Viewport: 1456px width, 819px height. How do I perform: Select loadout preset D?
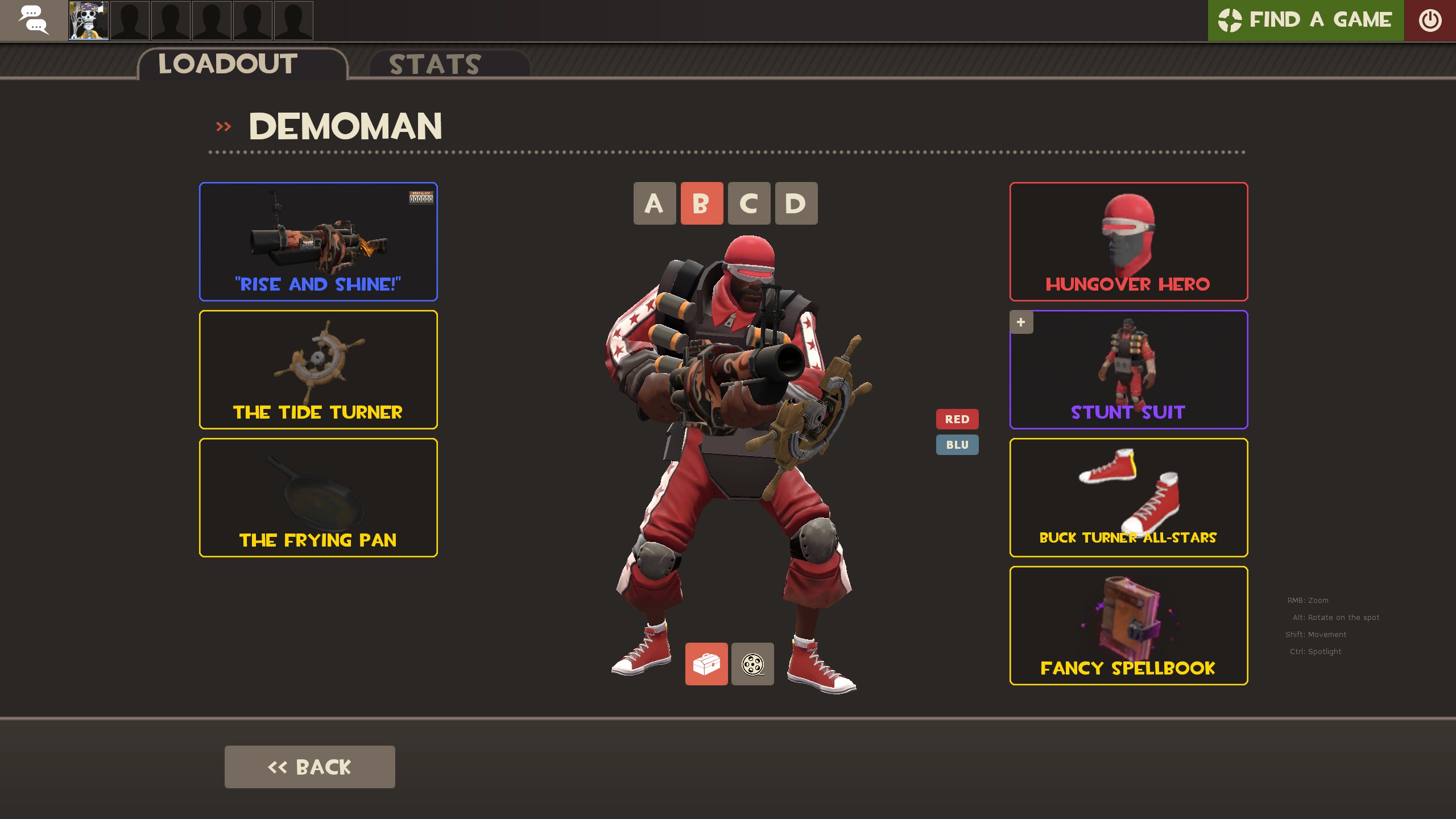point(796,204)
